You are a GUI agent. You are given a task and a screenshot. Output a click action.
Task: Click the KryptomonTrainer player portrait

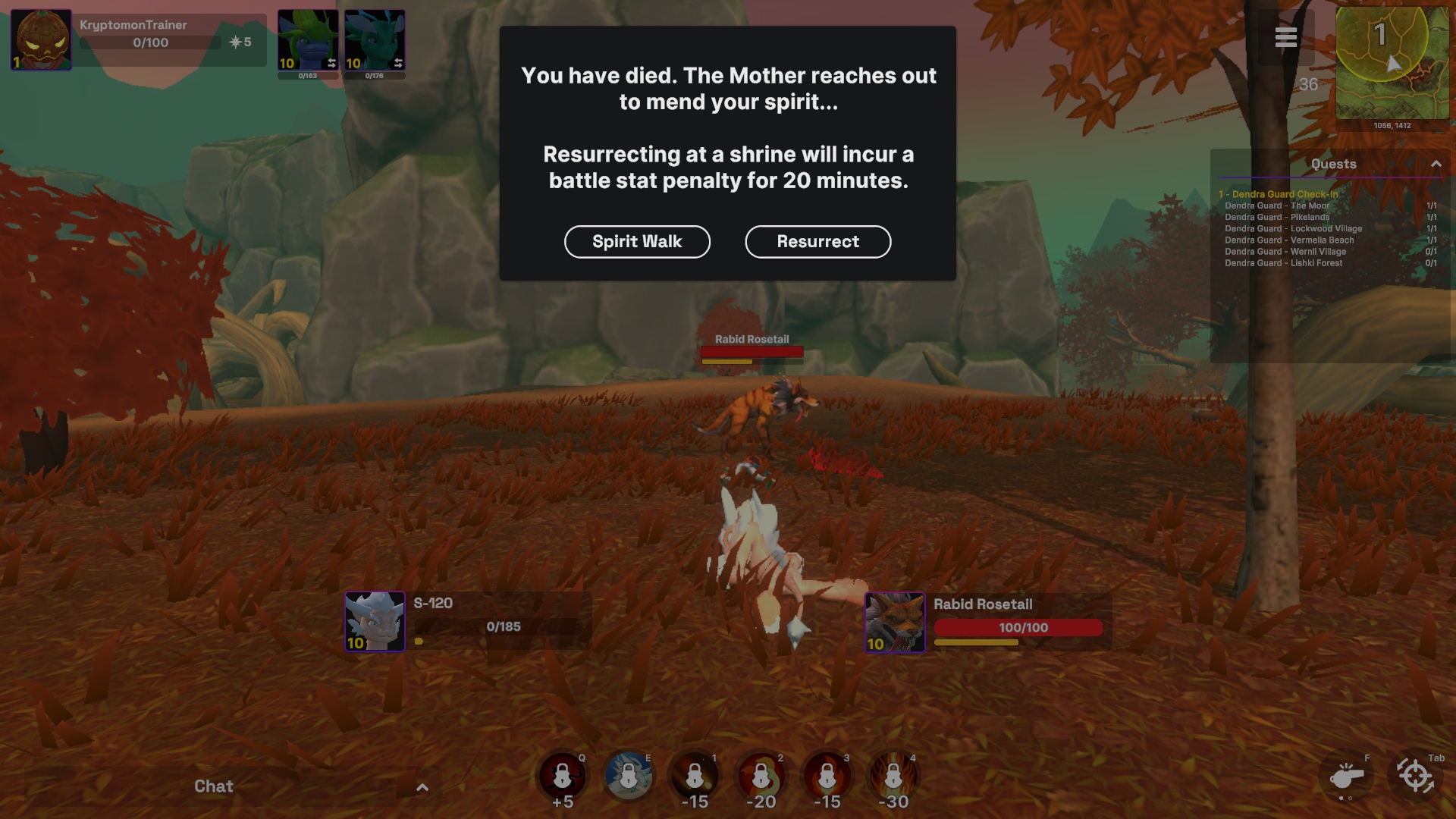click(x=41, y=39)
